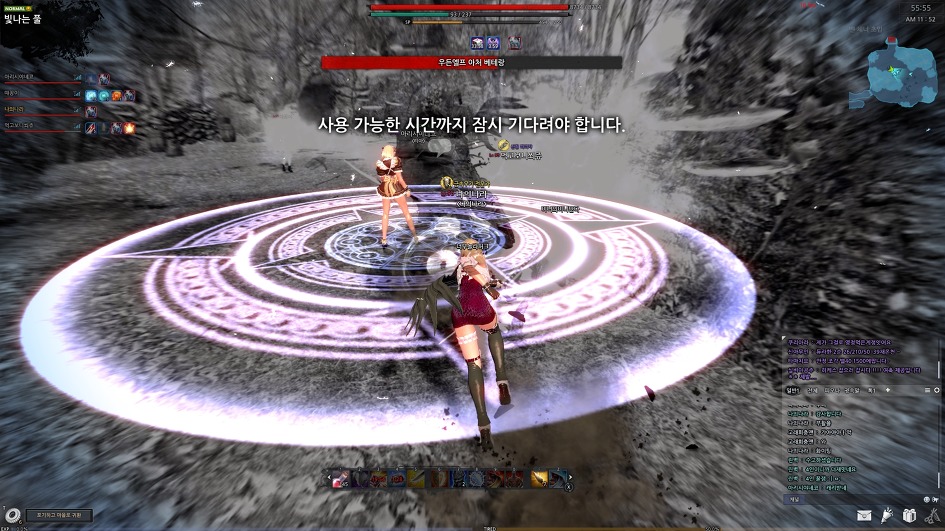
Task: Activate the golden dagger skill slot
Action: (x=540, y=479)
